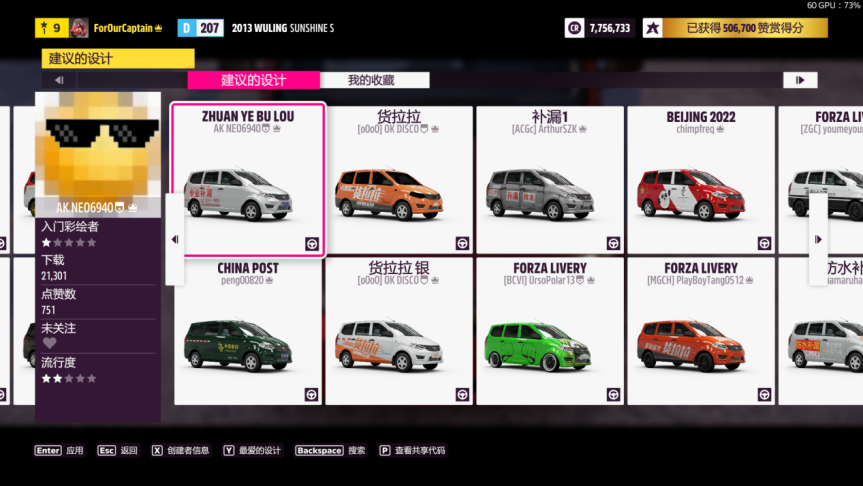Image resolution: width=863 pixels, height=486 pixels.
Task: Choose the orange FORZA LIVERY by PlayBoyTang0512
Action: (x=700, y=332)
